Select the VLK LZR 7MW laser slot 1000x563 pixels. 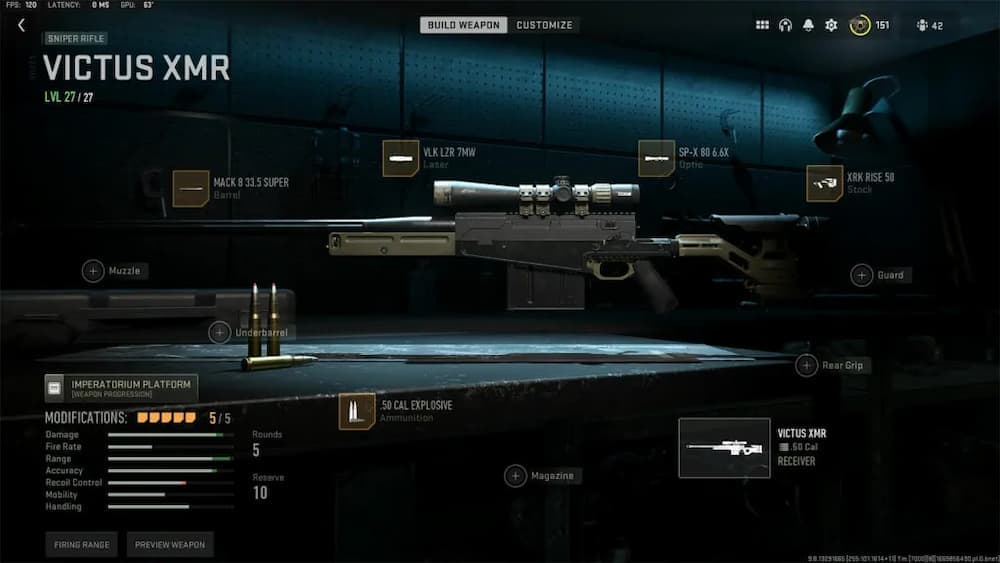click(401, 158)
